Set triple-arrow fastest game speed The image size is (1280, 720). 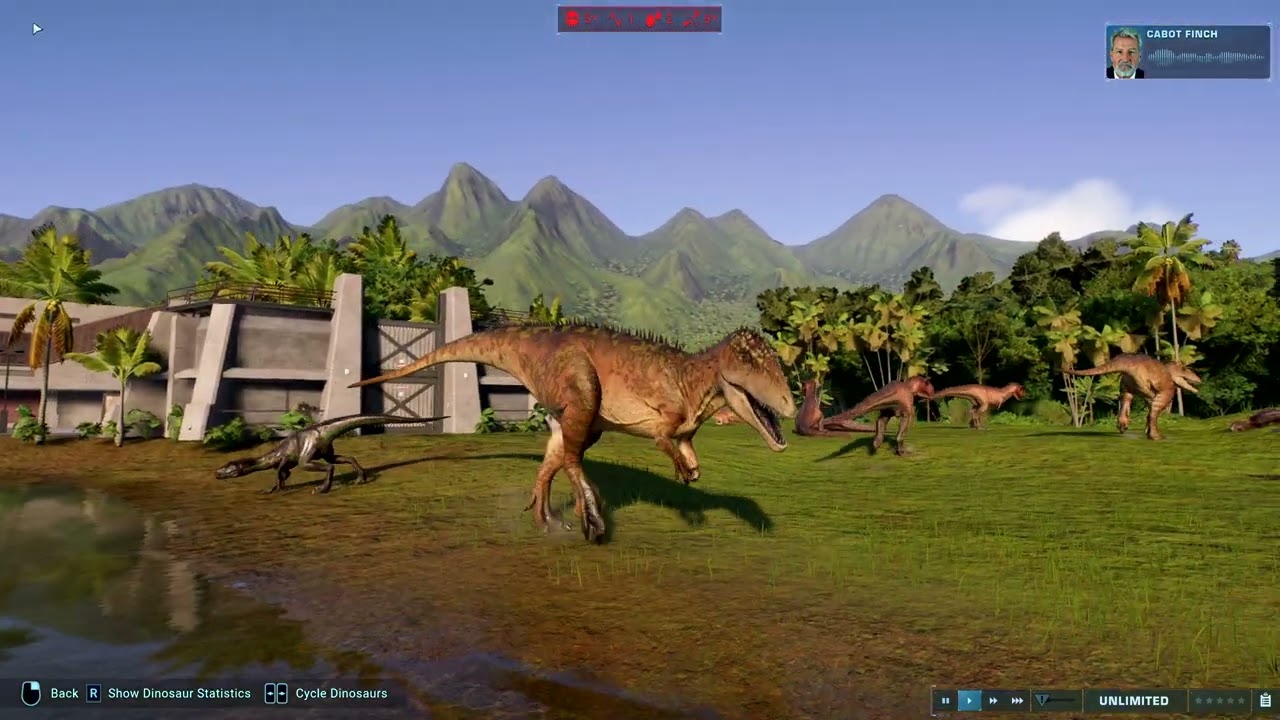coord(1017,701)
